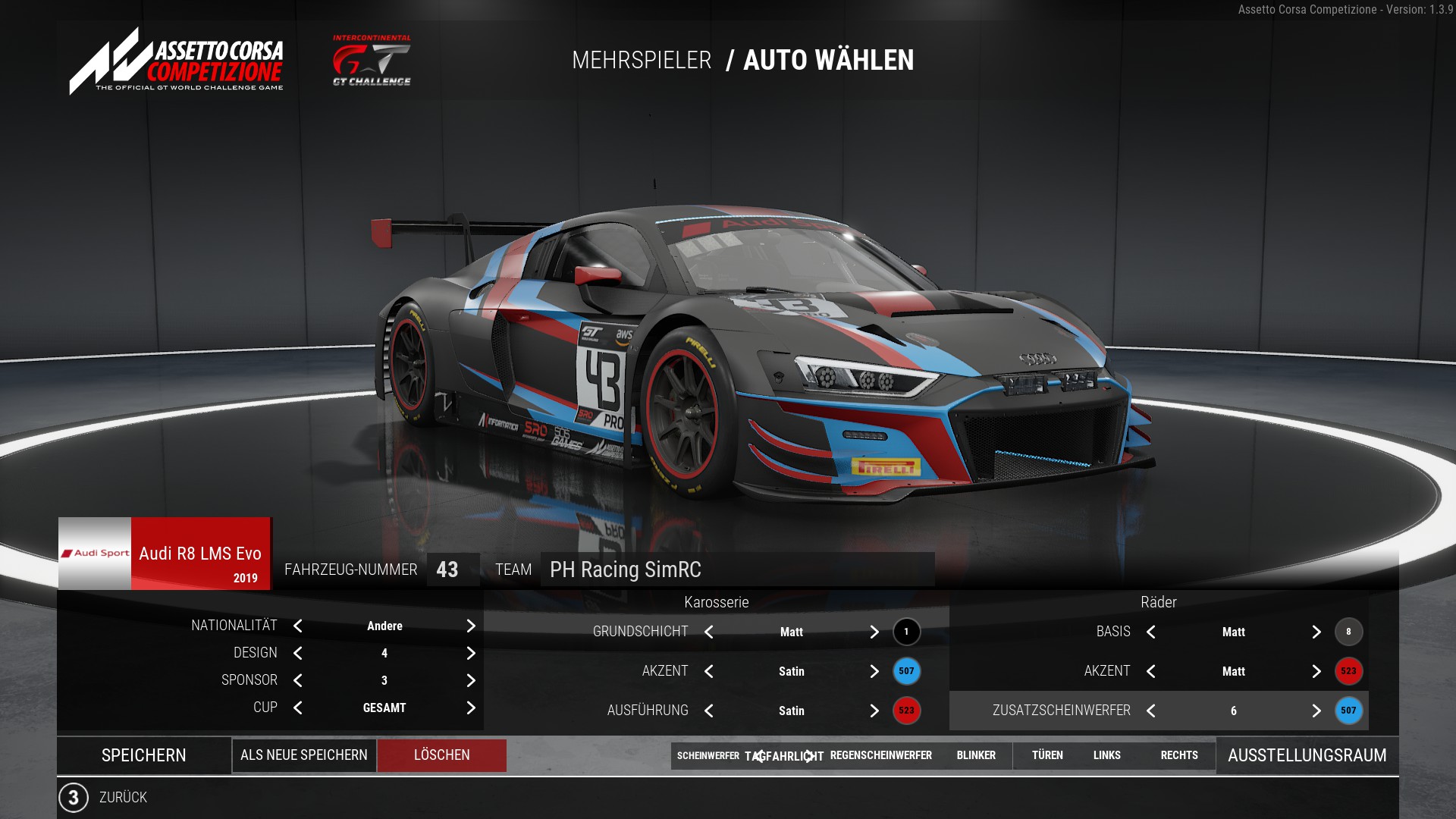Image resolution: width=1456 pixels, height=819 pixels.
Task: Open RECHTS door
Action: click(1179, 755)
